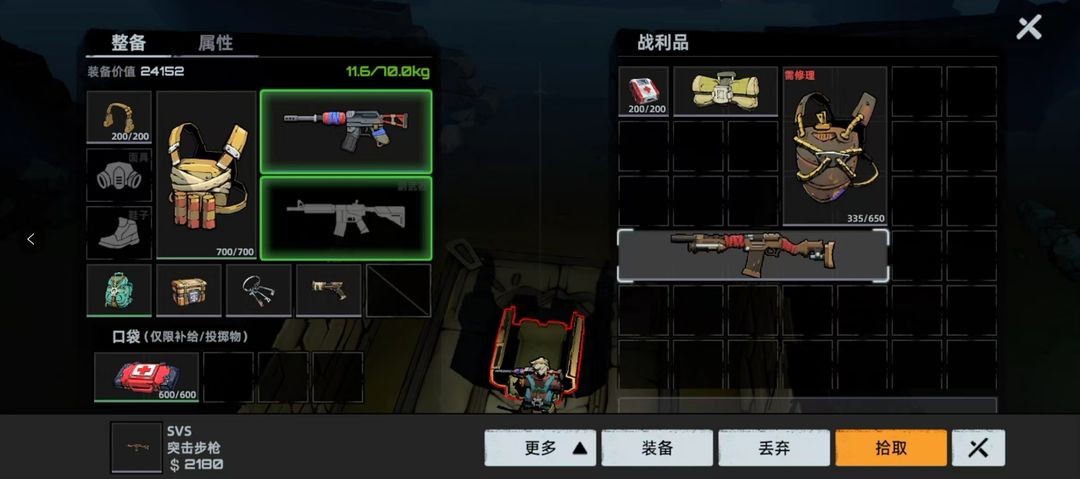This screenshot has width=1080, height=479.
Task: Pick up the item with 拾取
Action: coord(890,448)
